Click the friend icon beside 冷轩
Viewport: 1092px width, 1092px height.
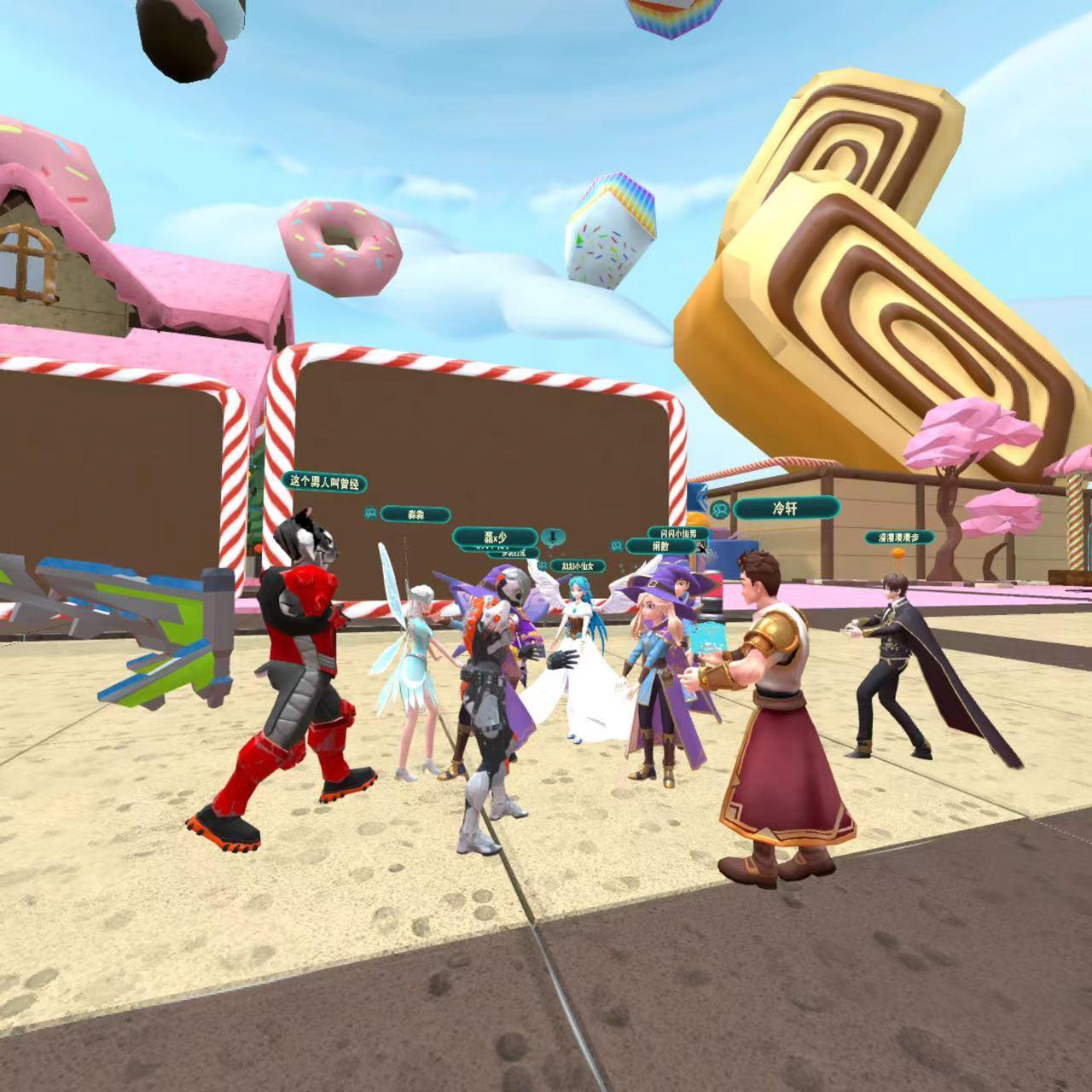pyautogui.click(x=721, y=509)
